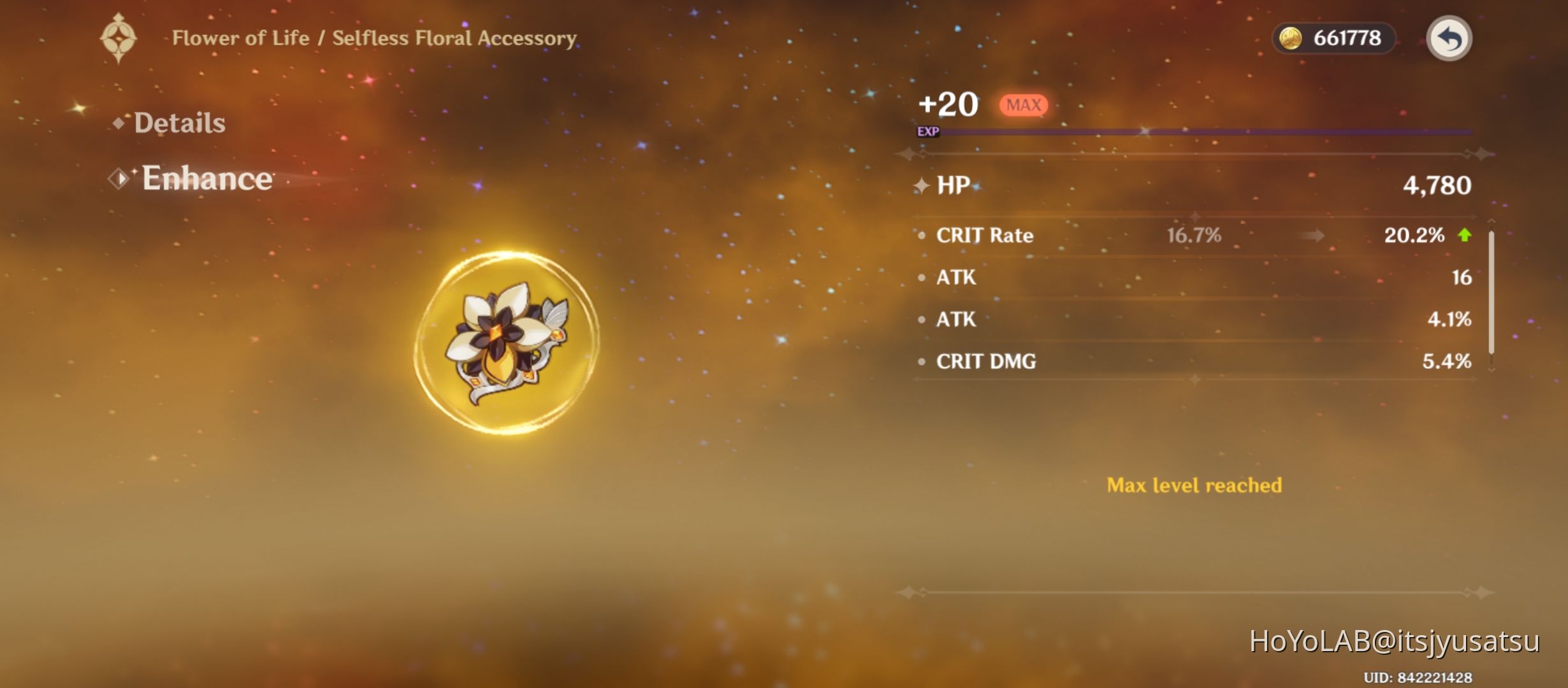Click the star icon next to HP

pos(920,185)
